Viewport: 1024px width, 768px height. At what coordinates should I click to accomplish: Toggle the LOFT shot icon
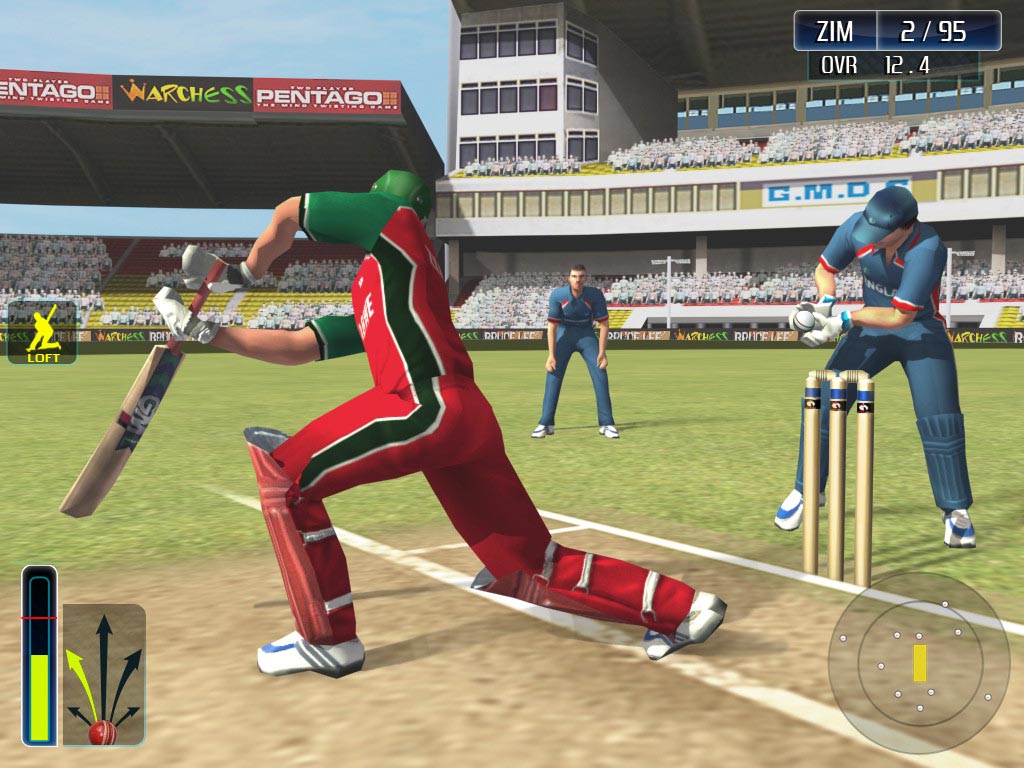pyautogui.click(x=43, y=333)
